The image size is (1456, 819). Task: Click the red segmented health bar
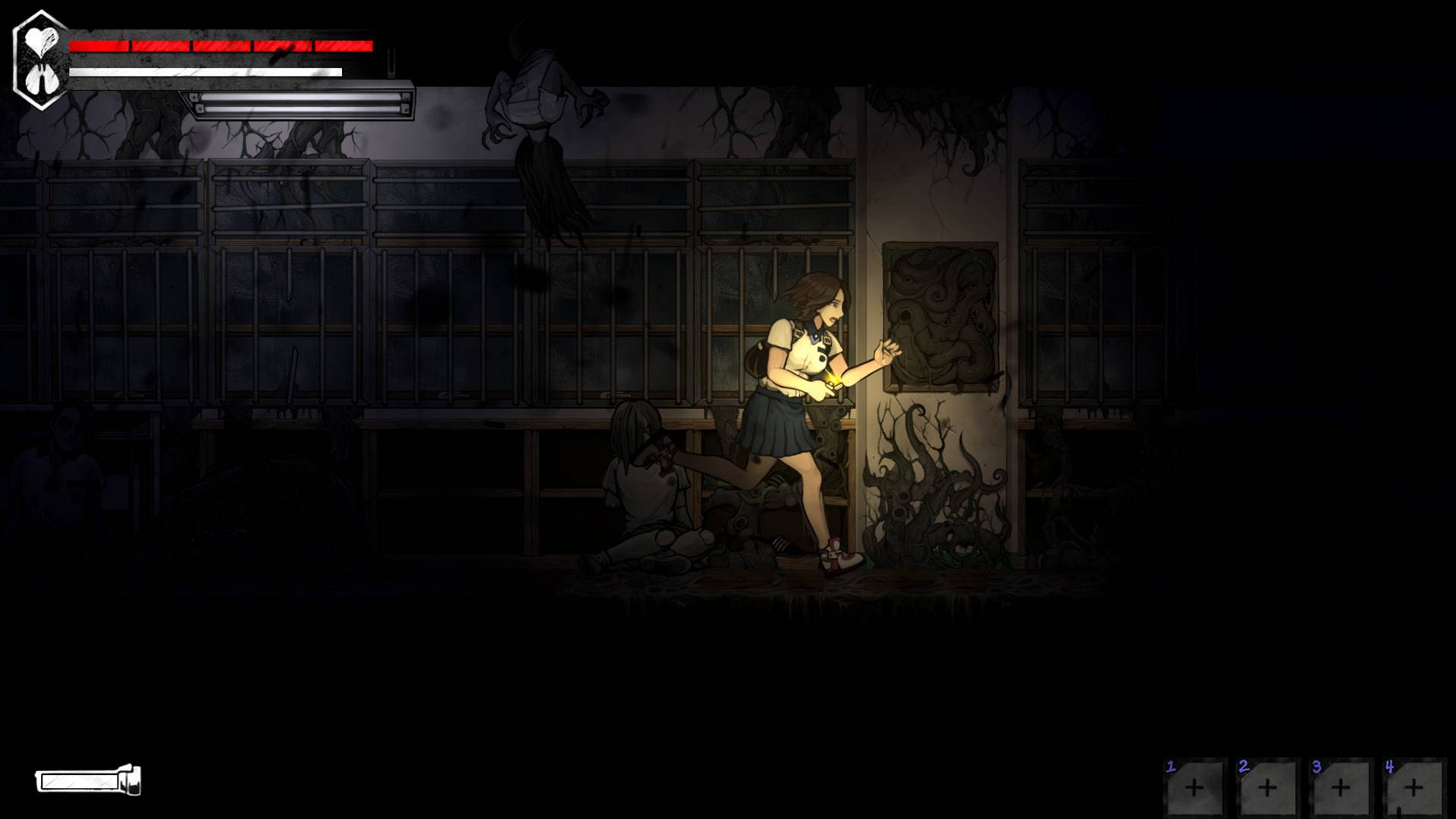220,45
